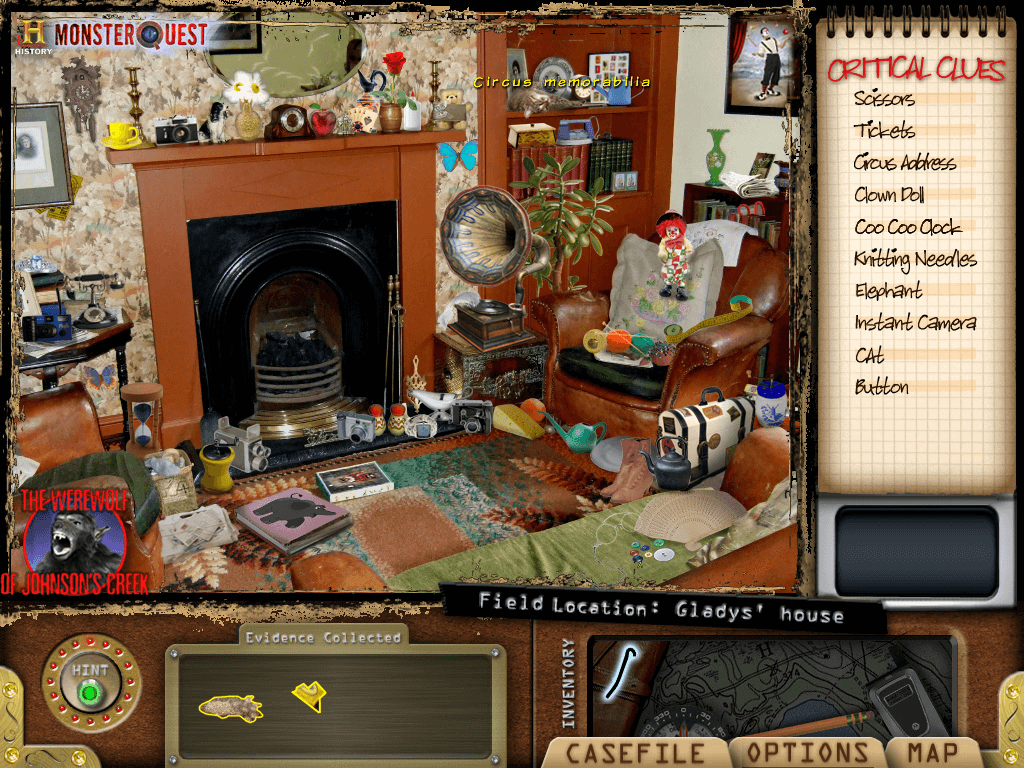Open the CASEFILE tab
This screenshot has height=768, width=1024.
click(x=635, y=753)
